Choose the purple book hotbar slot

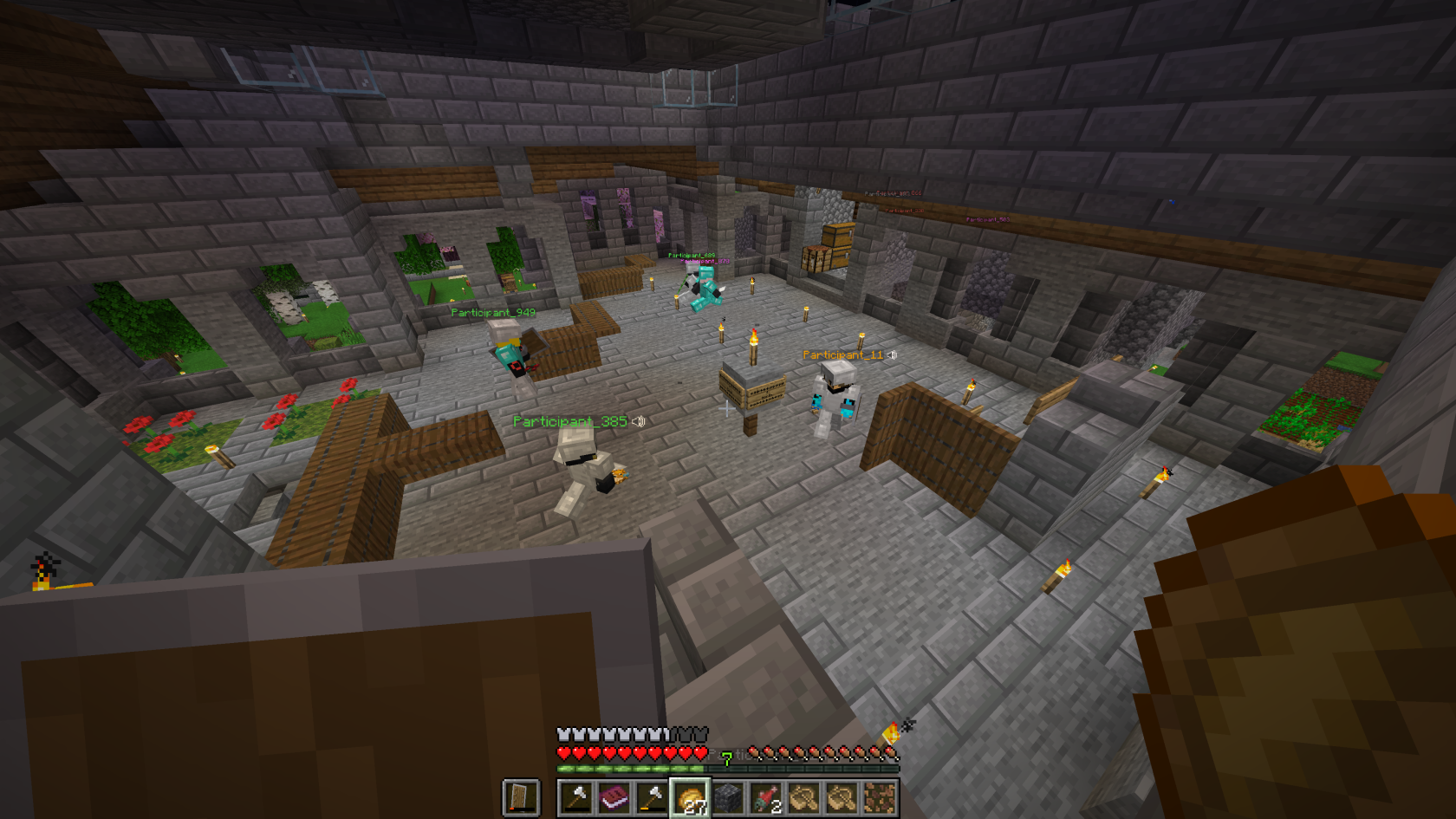[x=614, y=797]
